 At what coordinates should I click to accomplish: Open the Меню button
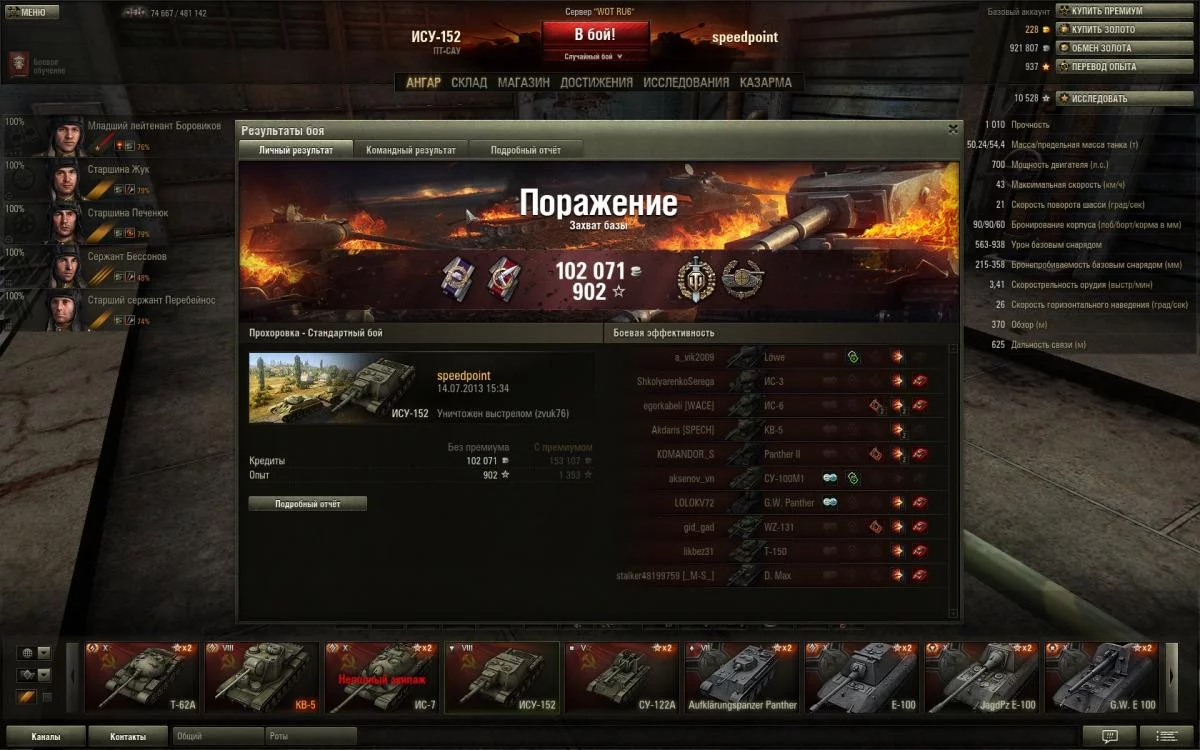(27, 12)
